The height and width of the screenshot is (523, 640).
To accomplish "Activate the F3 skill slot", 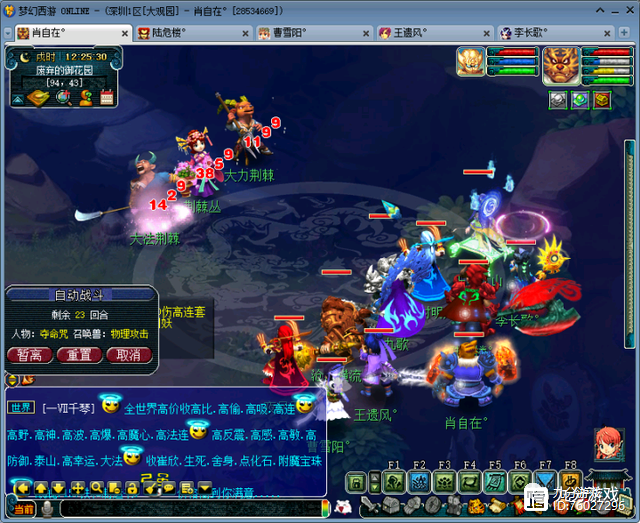I will (x=444, y=482).
